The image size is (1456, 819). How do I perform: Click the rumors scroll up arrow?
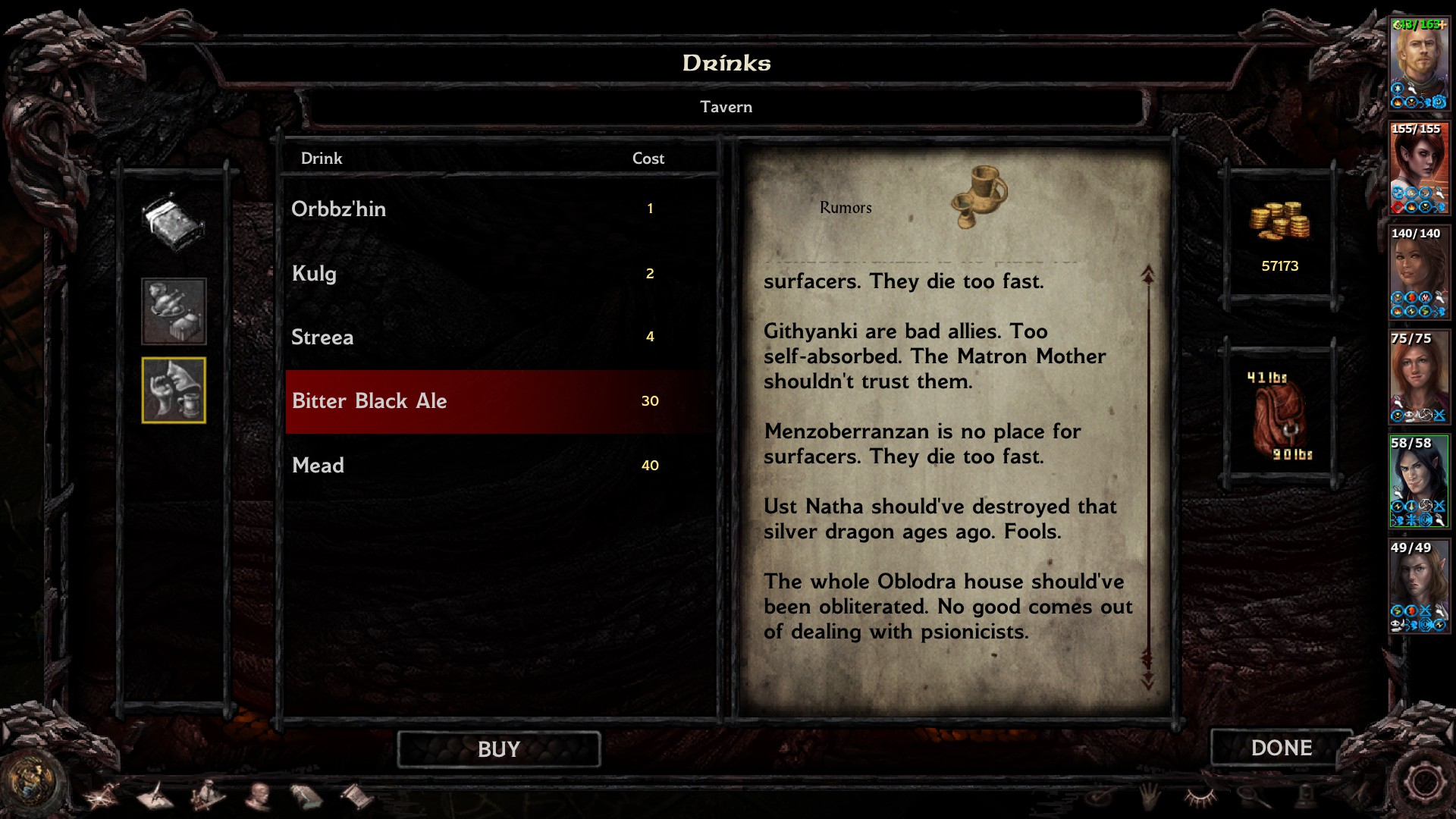pyautogui.click(x=1148, y=275)
